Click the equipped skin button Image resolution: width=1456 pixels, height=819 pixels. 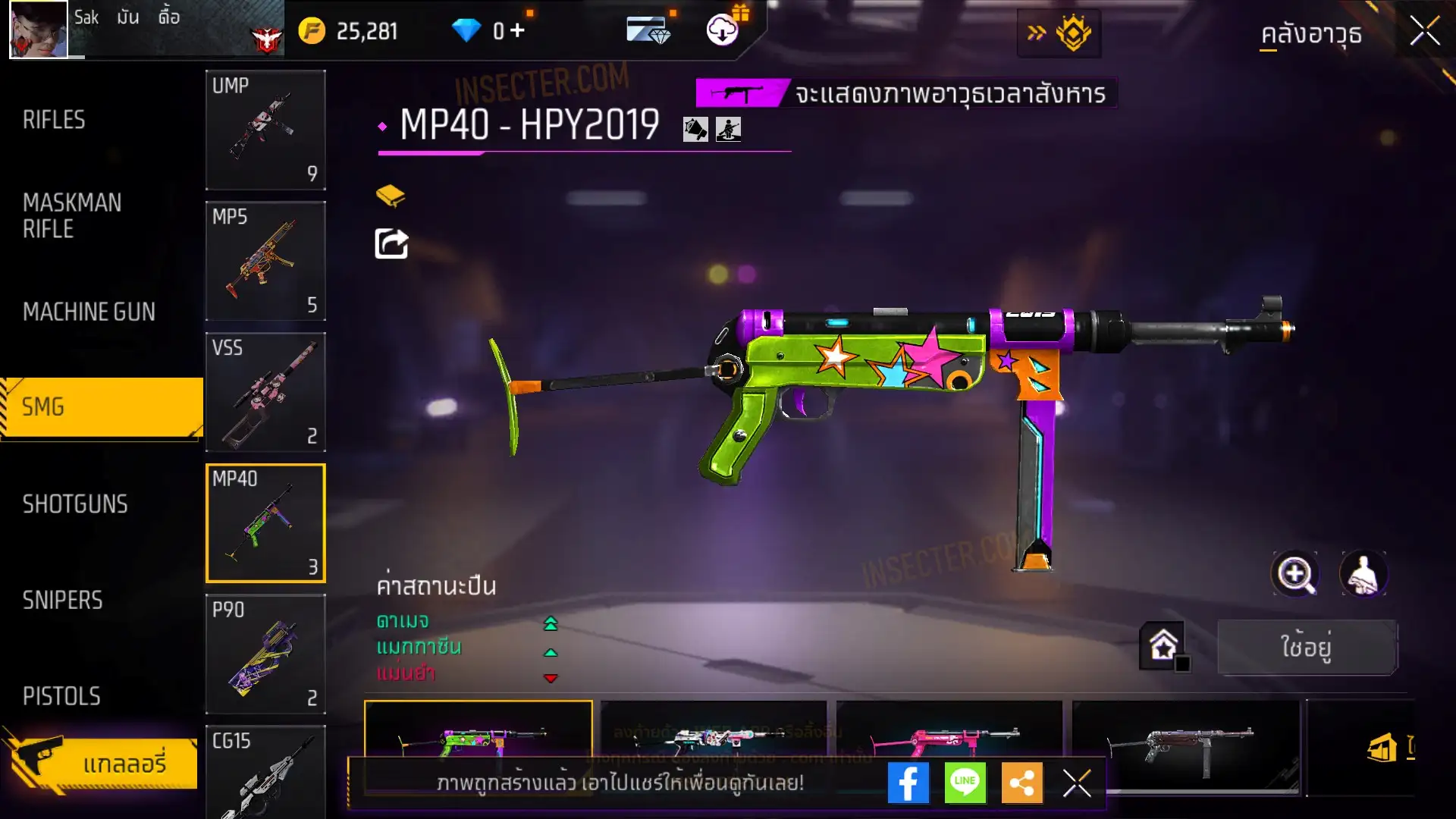click(1307, 647)
